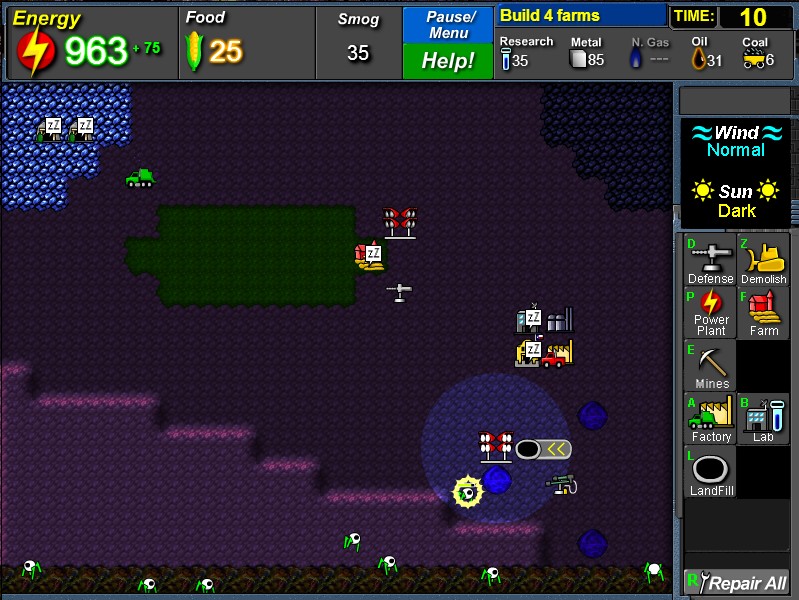This screenshot has height=600, width=799.
Task: Open the Pause/Menu button
Action: point(448,24)
